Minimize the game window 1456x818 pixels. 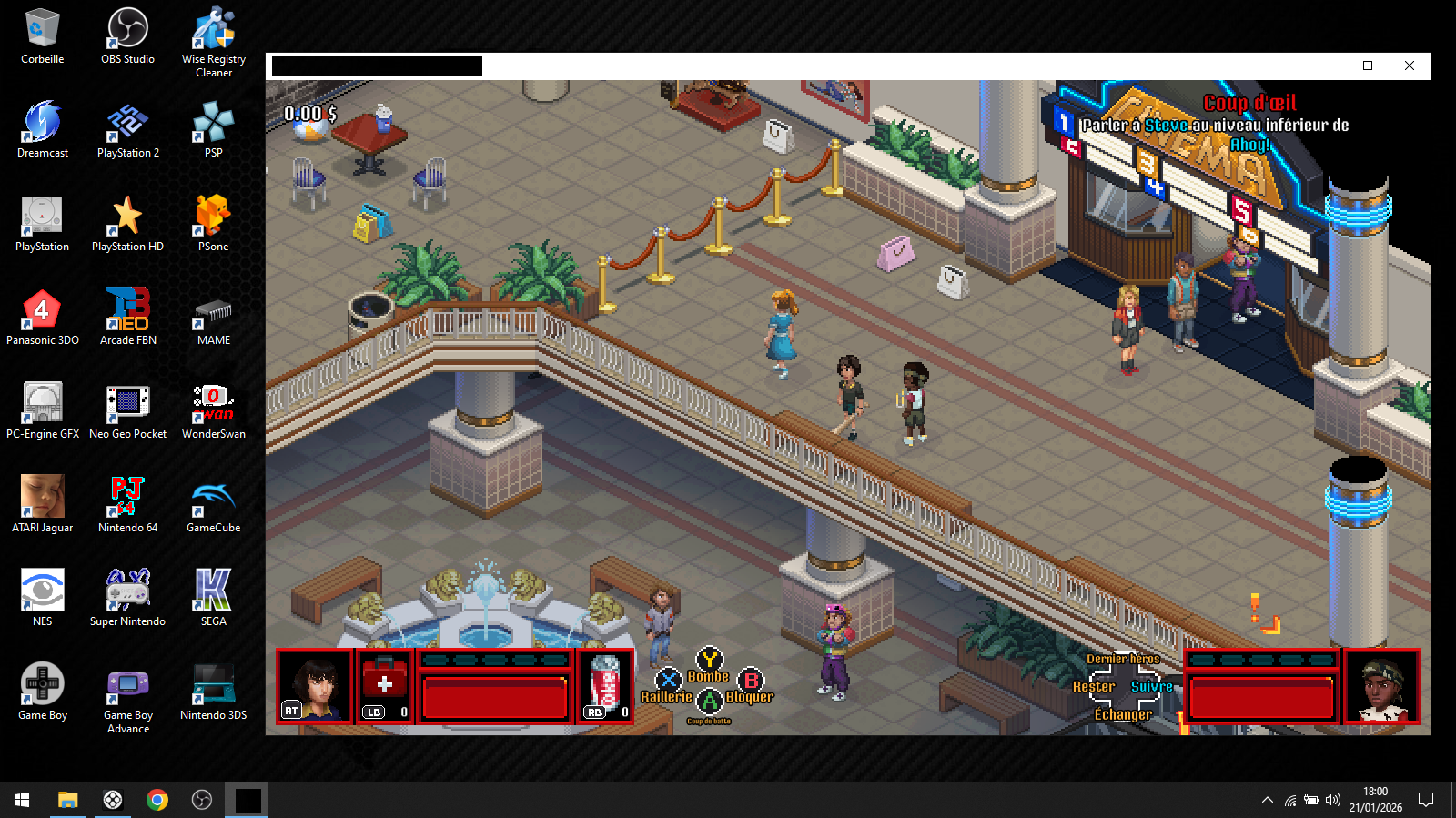1326,66
